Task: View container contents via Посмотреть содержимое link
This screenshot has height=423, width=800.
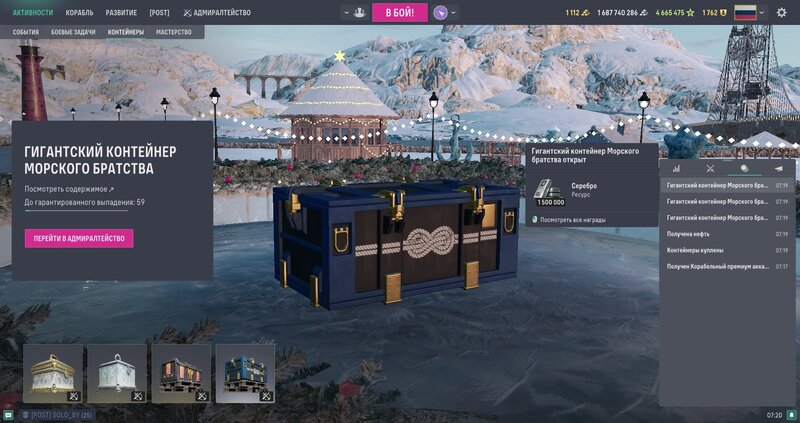Action: pos(70,188)
